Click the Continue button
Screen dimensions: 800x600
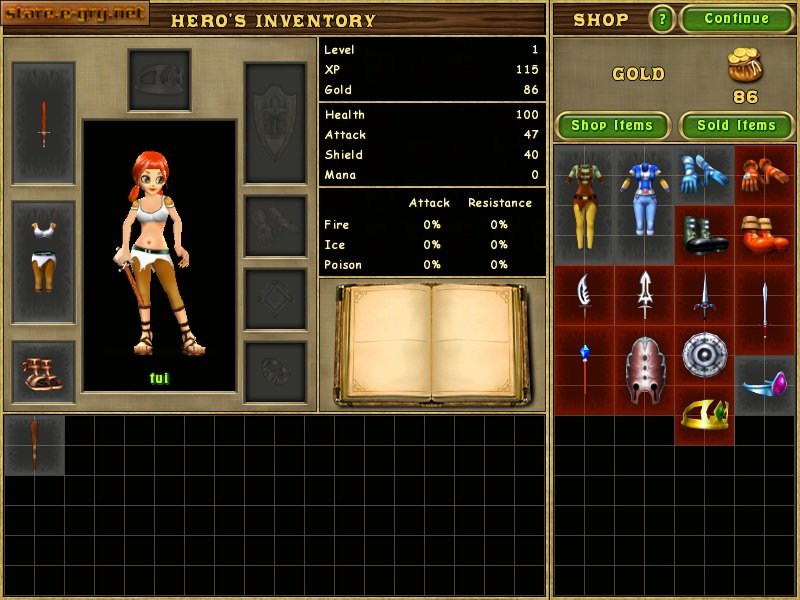(x=737, y=19)
